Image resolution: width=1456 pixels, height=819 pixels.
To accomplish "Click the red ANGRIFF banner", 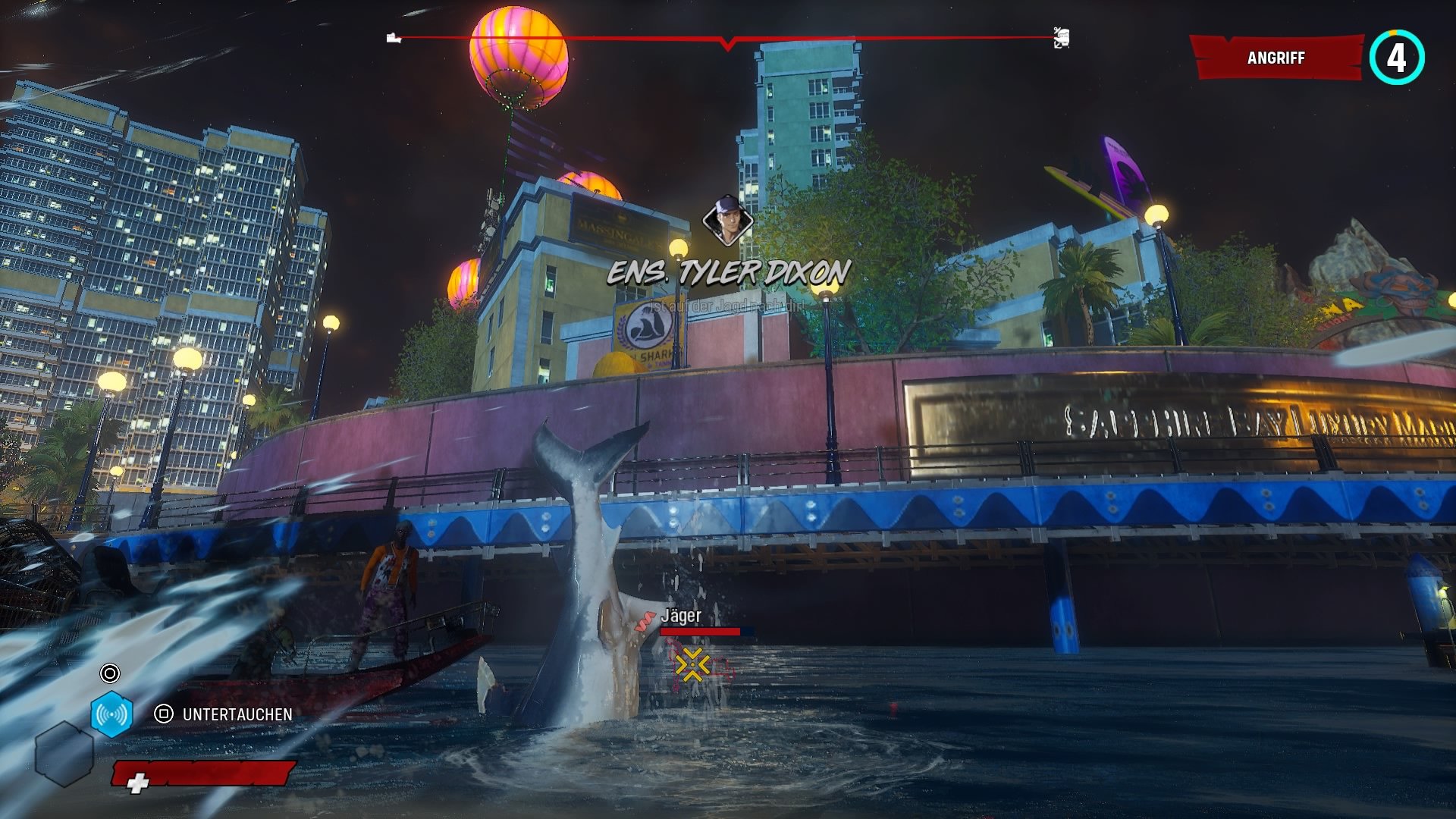I will 1277,58.
